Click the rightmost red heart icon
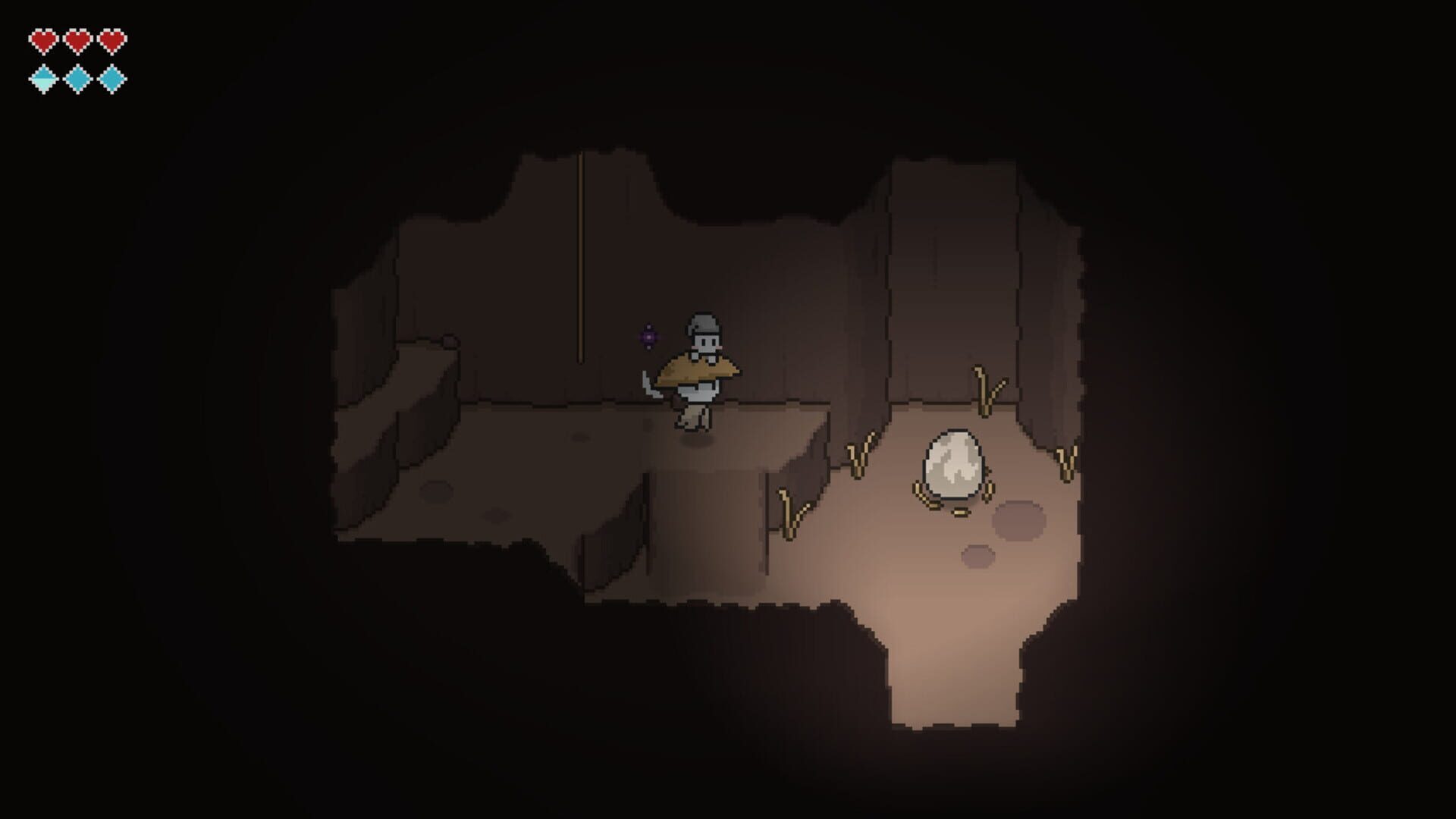This screenshot has height=819, width=1456. click(x=112, y=39)
